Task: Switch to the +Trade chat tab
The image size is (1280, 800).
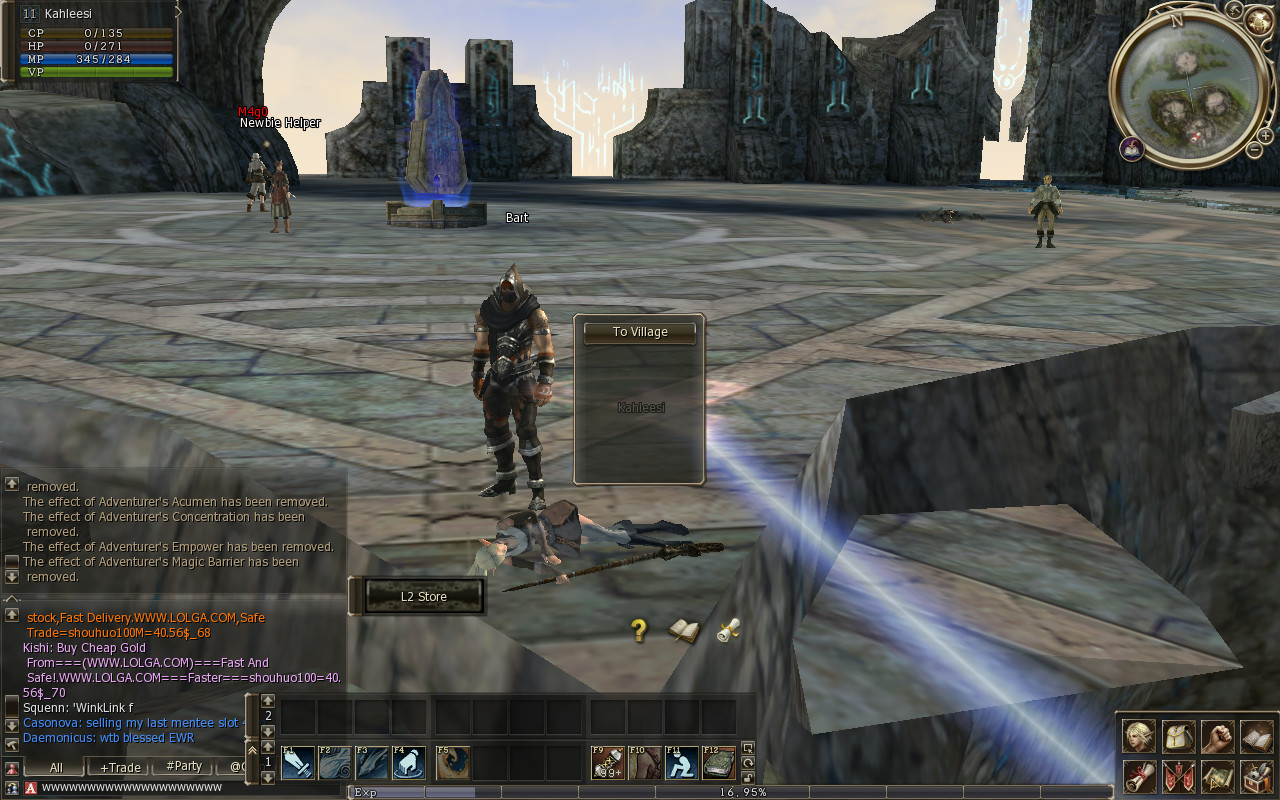Action: point(120,767)
